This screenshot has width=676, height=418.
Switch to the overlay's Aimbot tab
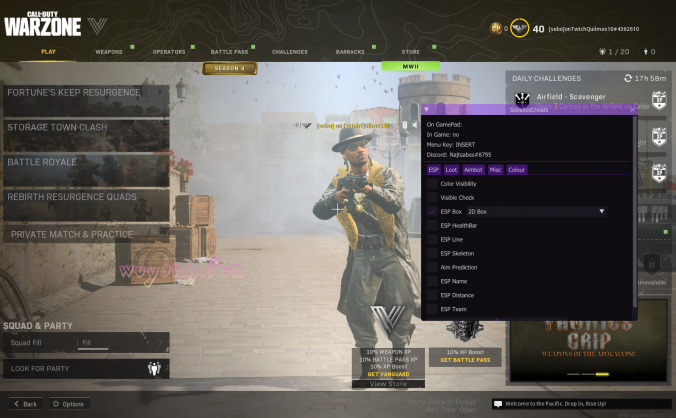click(473, 170)
